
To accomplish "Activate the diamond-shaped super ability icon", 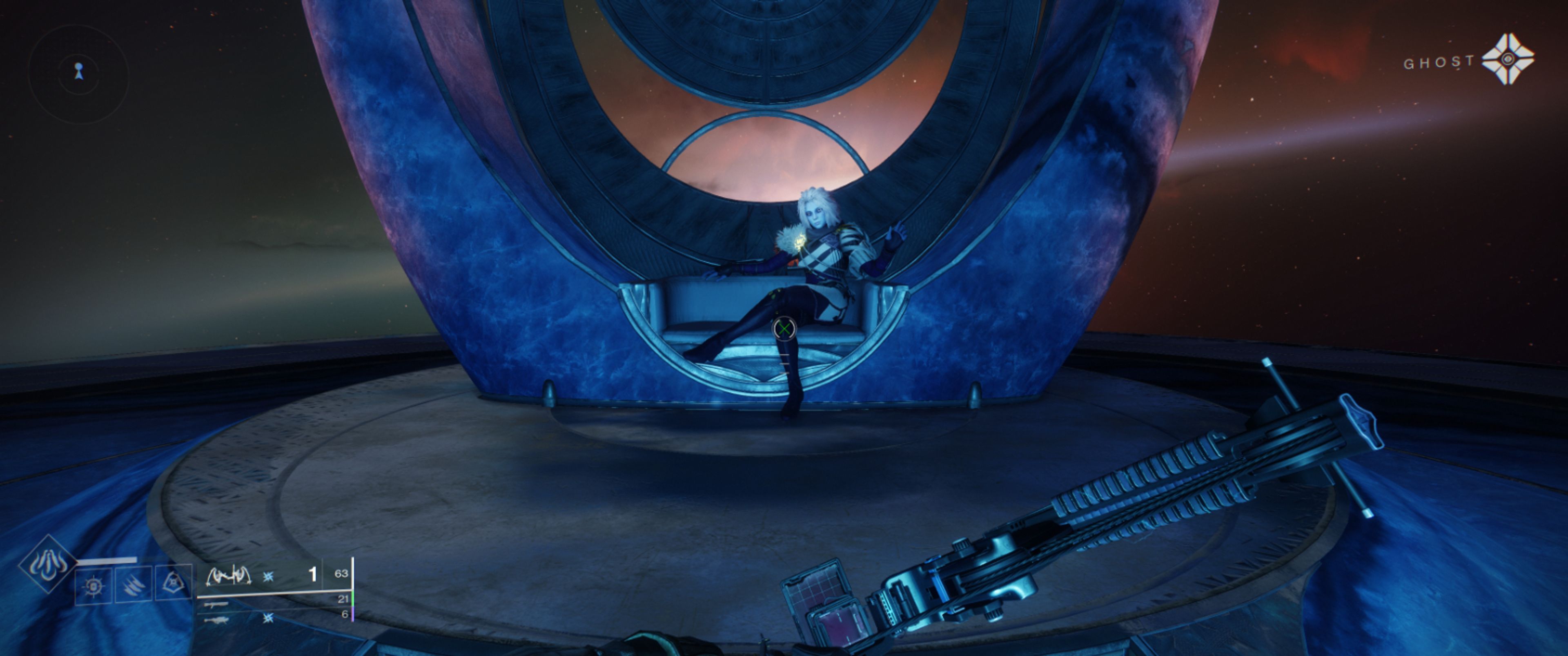I will 47,564.
